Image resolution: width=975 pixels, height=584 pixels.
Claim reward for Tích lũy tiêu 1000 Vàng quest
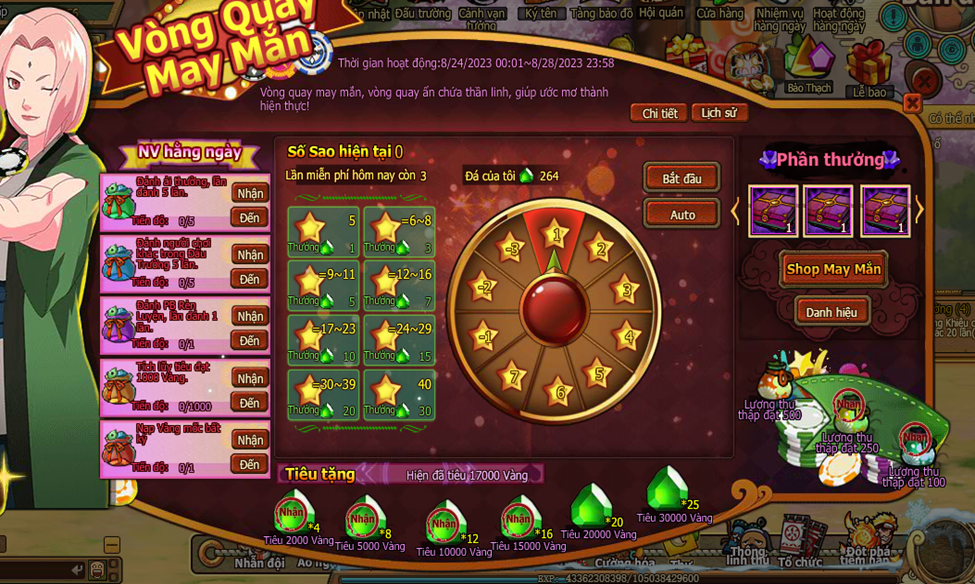click(x=249, y=378)
